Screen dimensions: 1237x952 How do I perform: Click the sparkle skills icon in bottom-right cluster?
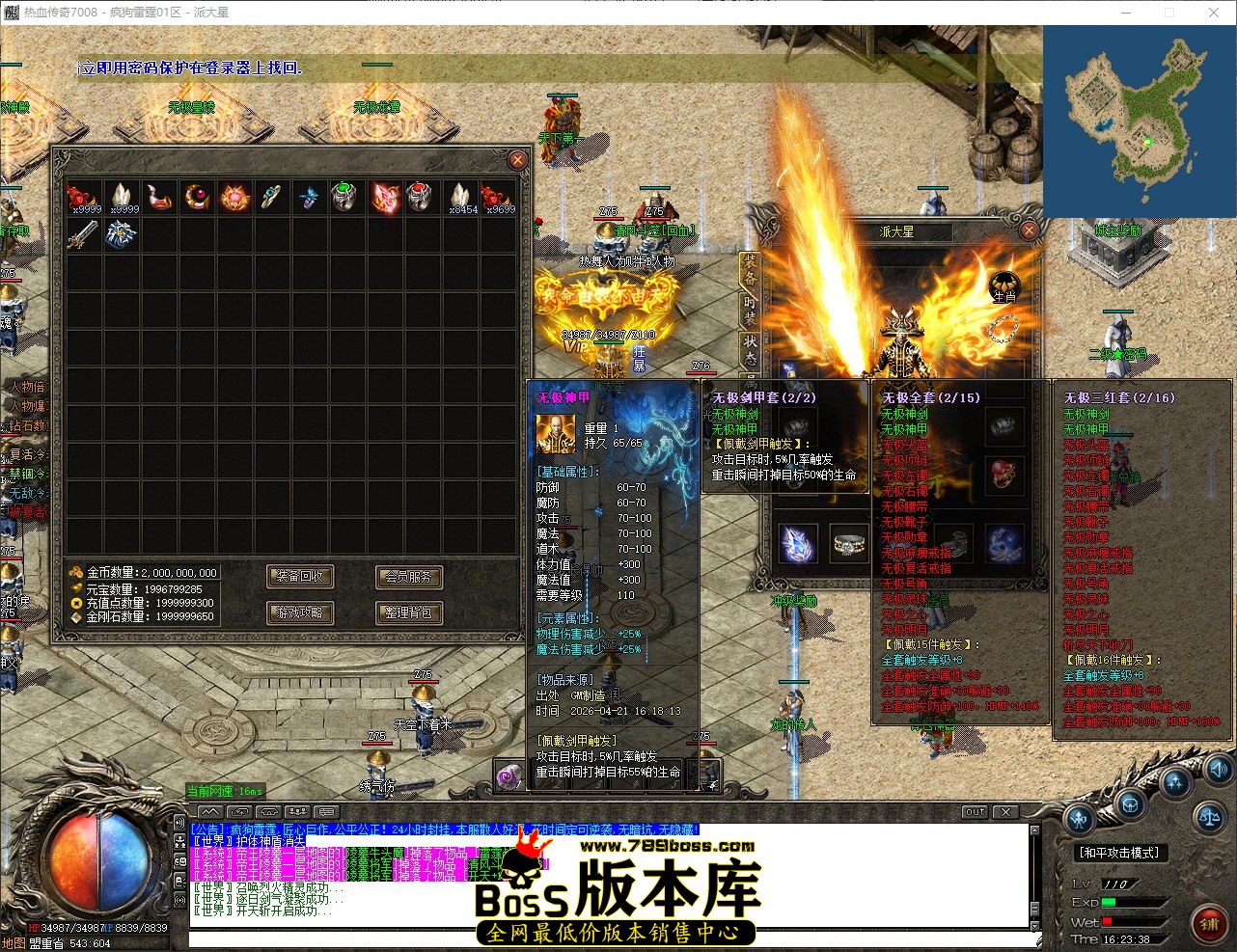coord(1174,783)
